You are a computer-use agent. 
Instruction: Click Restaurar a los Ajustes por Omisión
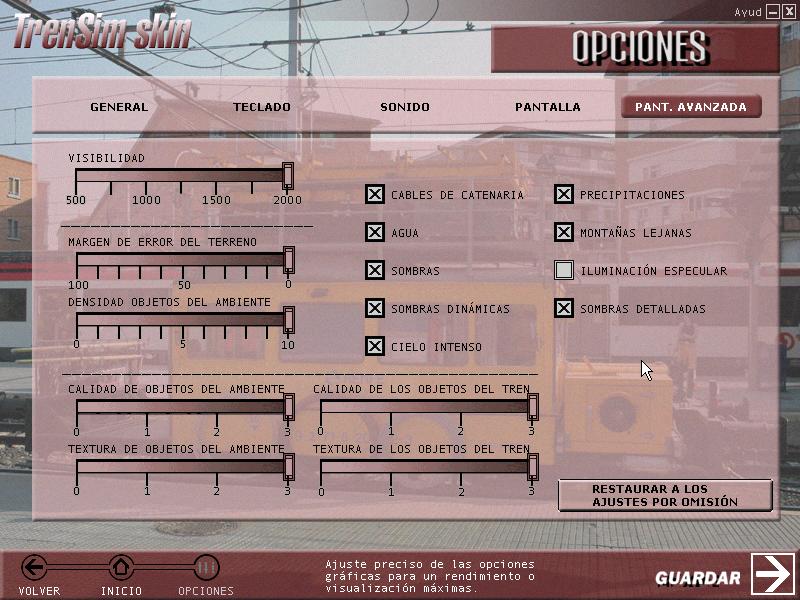click(x=665, y=495)
